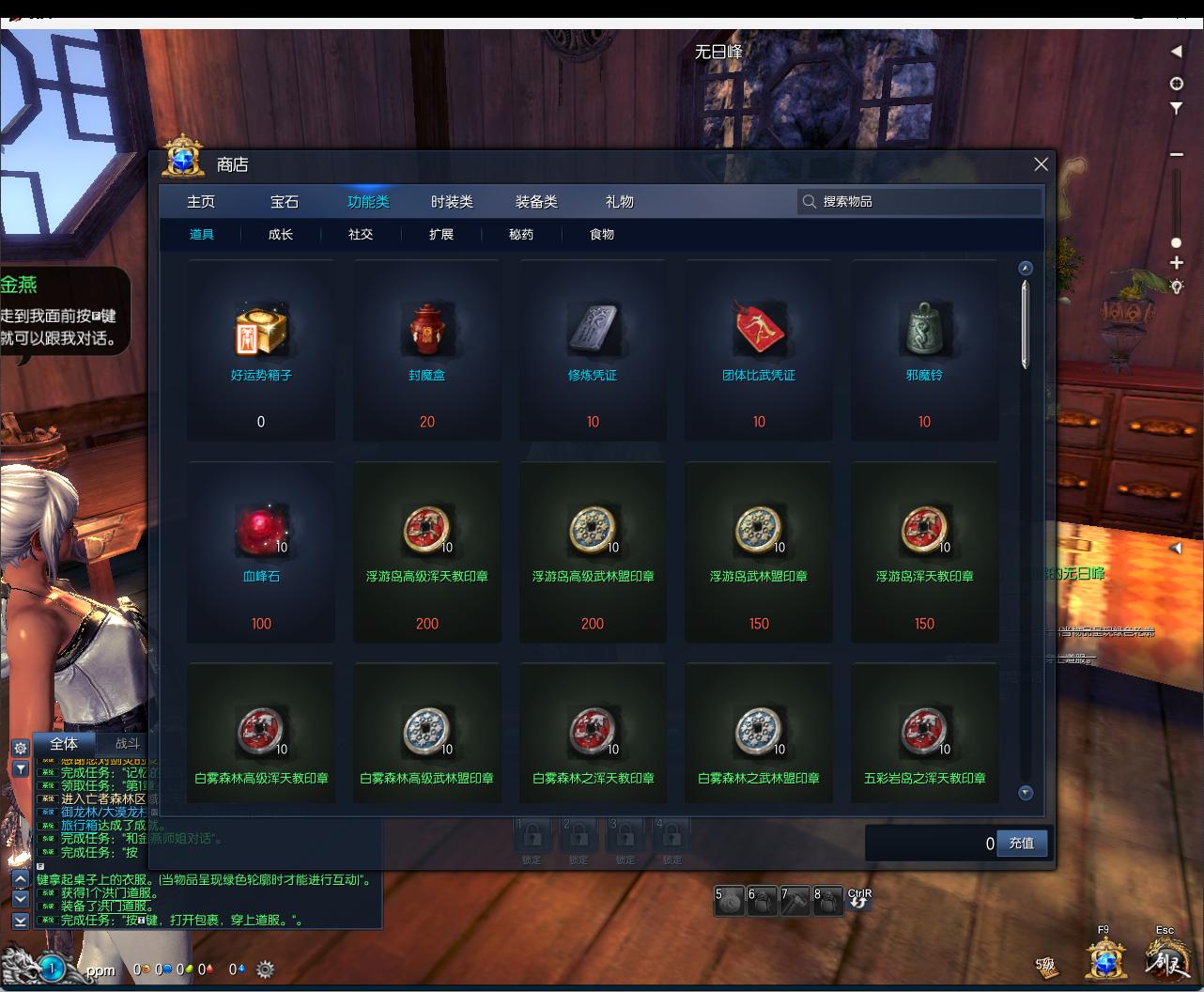
Task: Show the 社交 subcategory items
Action: (361, 235)
